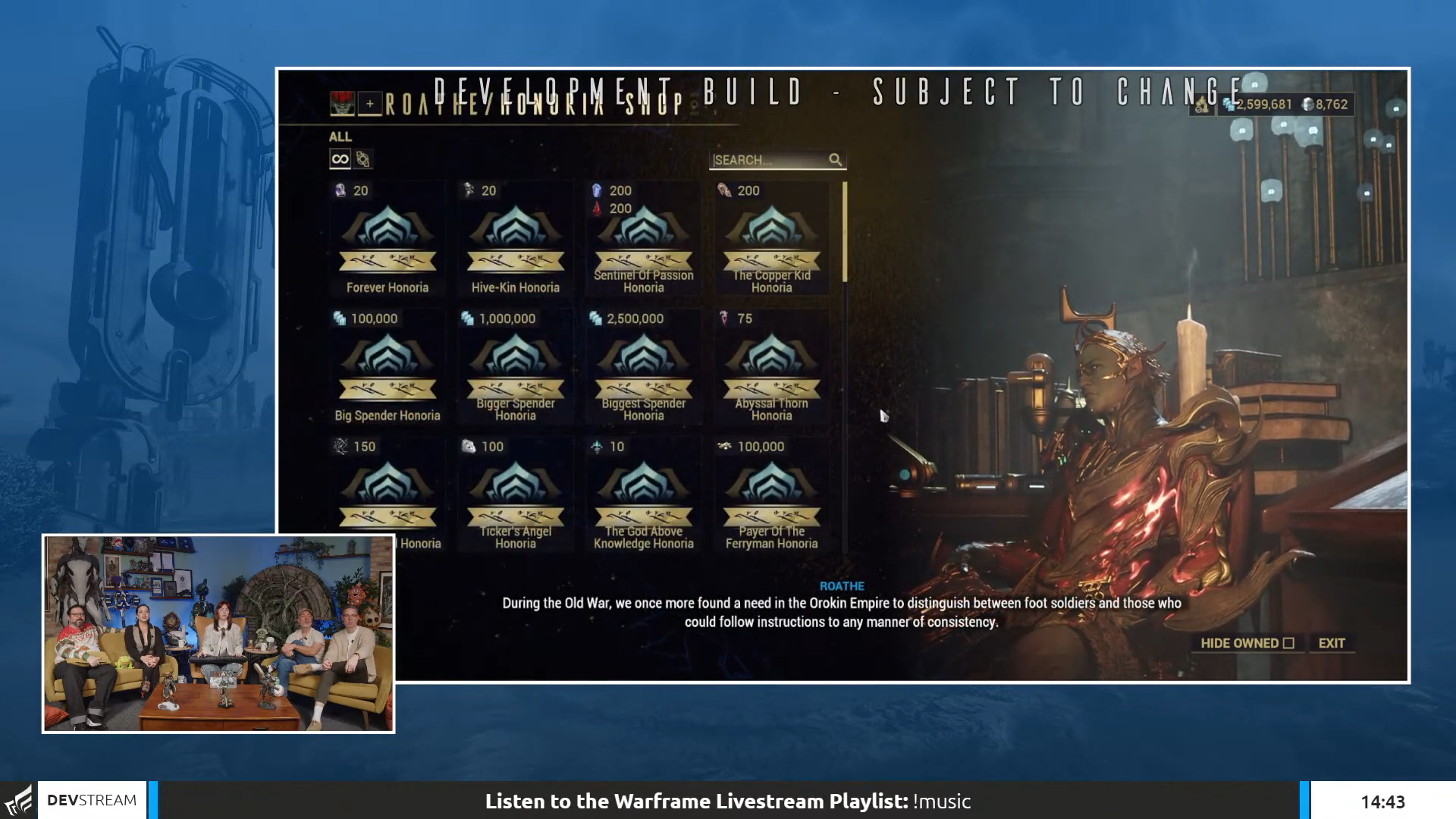Toggle the infinity stock filter
1456x819 pixels.
[x=339, y=158]
